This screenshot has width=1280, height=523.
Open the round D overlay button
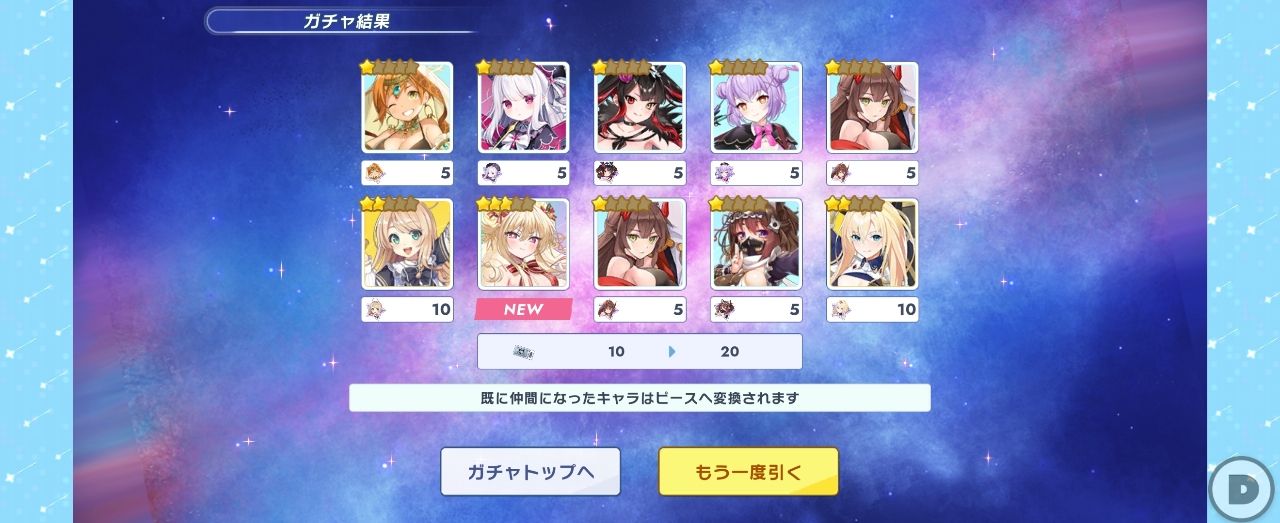pyautogui.click(x=1242, y=490)
